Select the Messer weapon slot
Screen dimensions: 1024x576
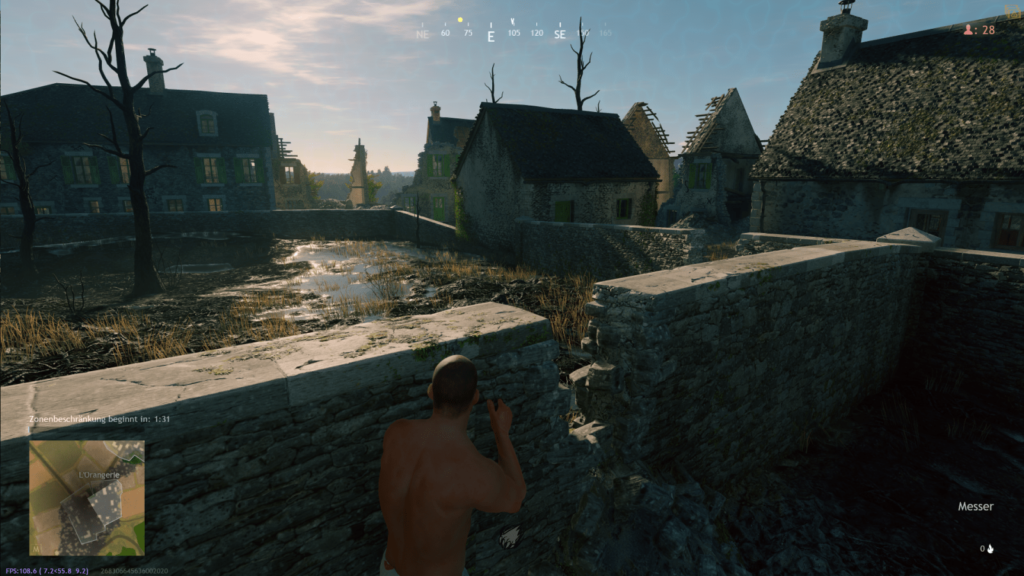pyautogui.click(x=975, y=507)
